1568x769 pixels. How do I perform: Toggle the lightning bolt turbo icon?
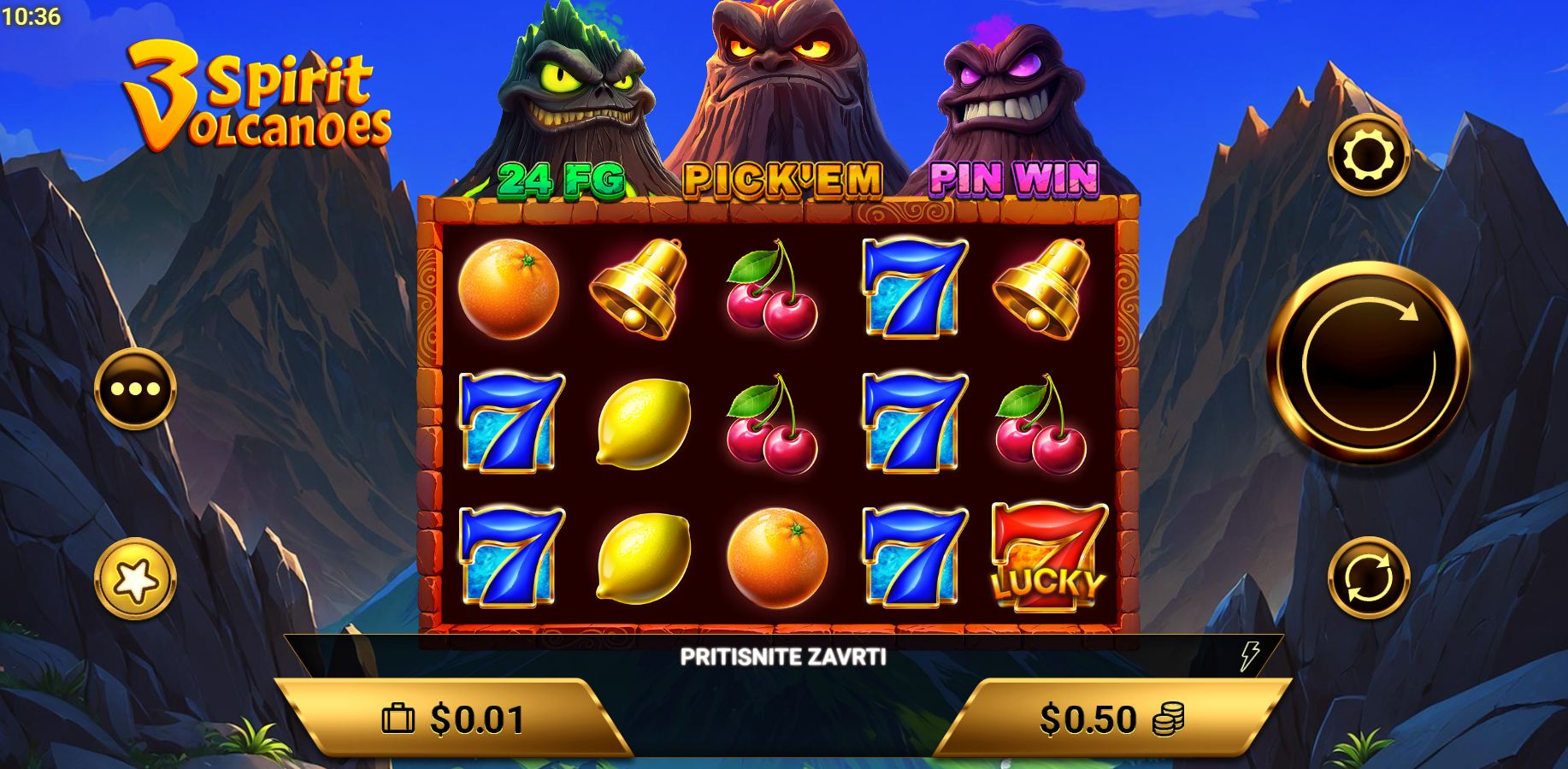point(1249,656)
